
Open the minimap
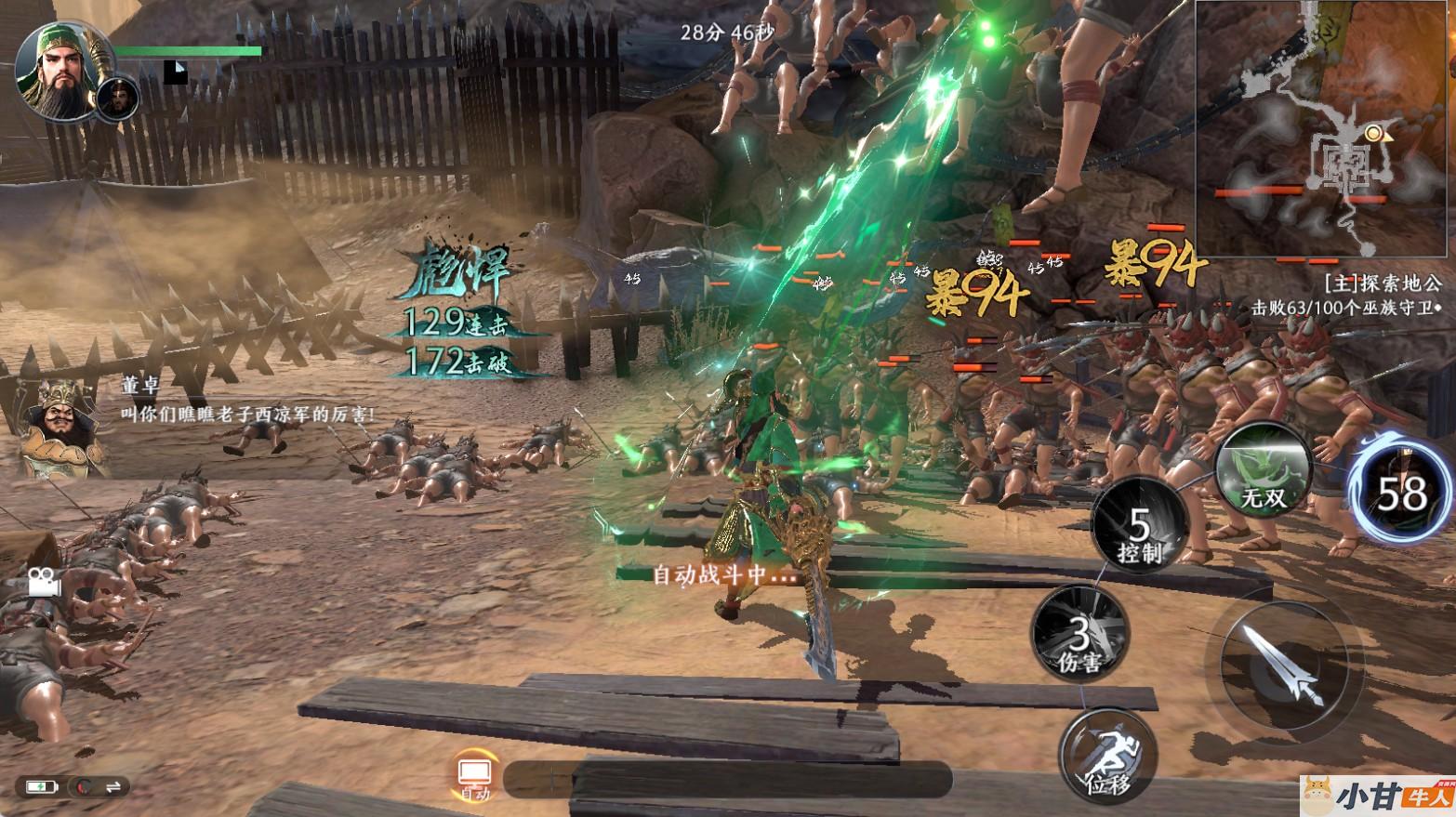(1323, 130)
